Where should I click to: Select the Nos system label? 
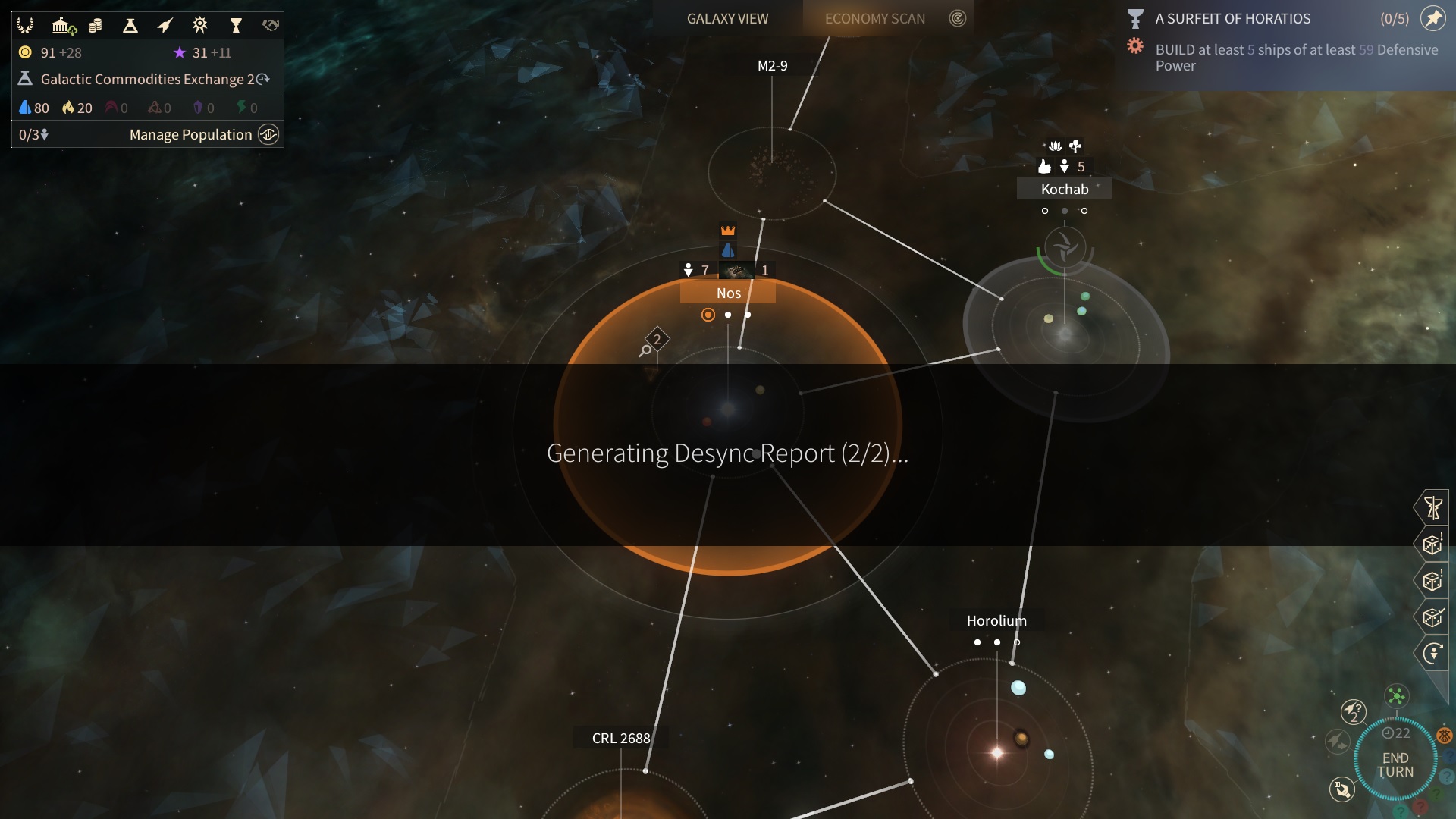click(x=728, y=293)
